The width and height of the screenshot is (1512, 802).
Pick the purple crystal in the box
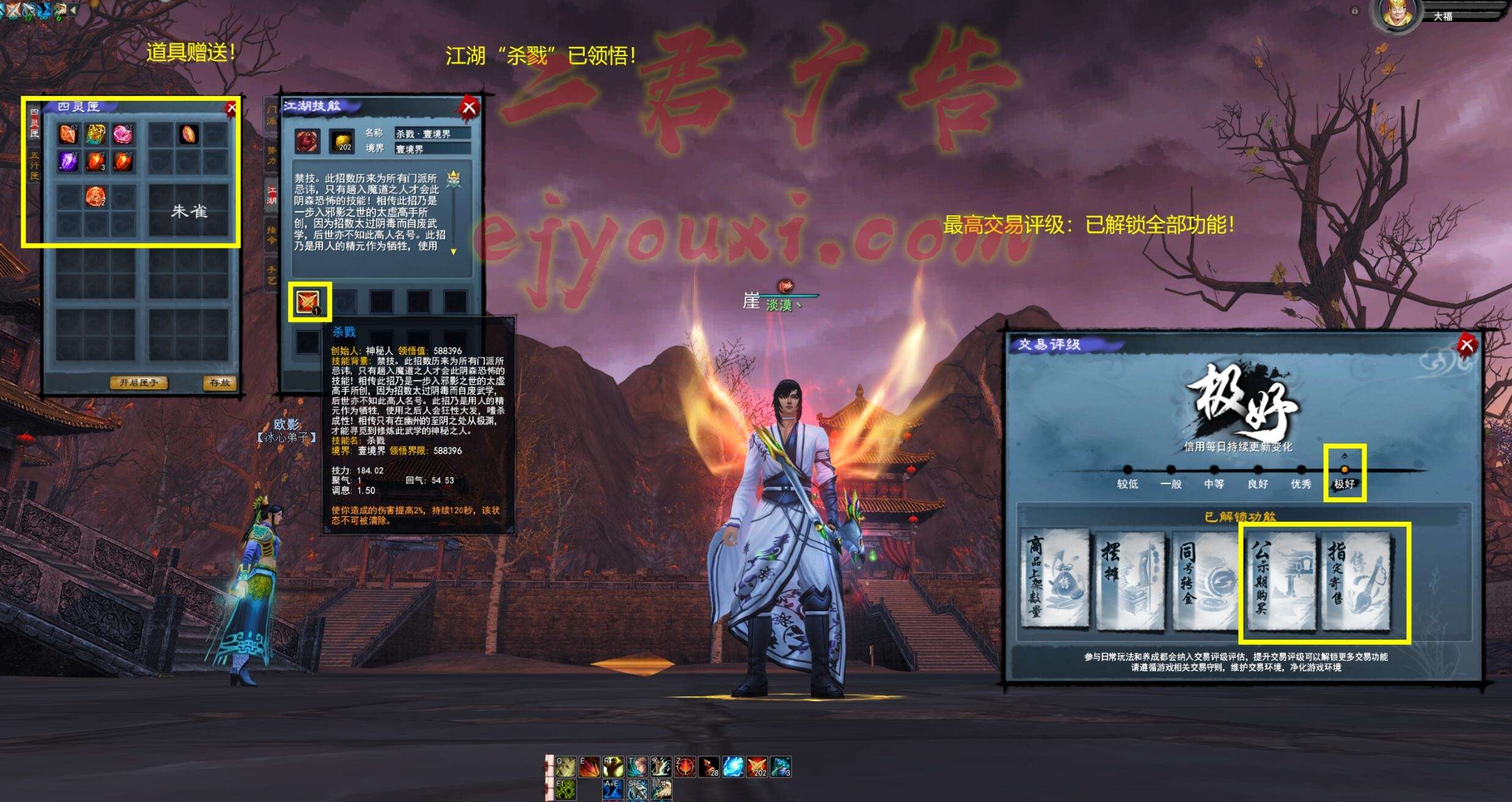tap(68, 162)
